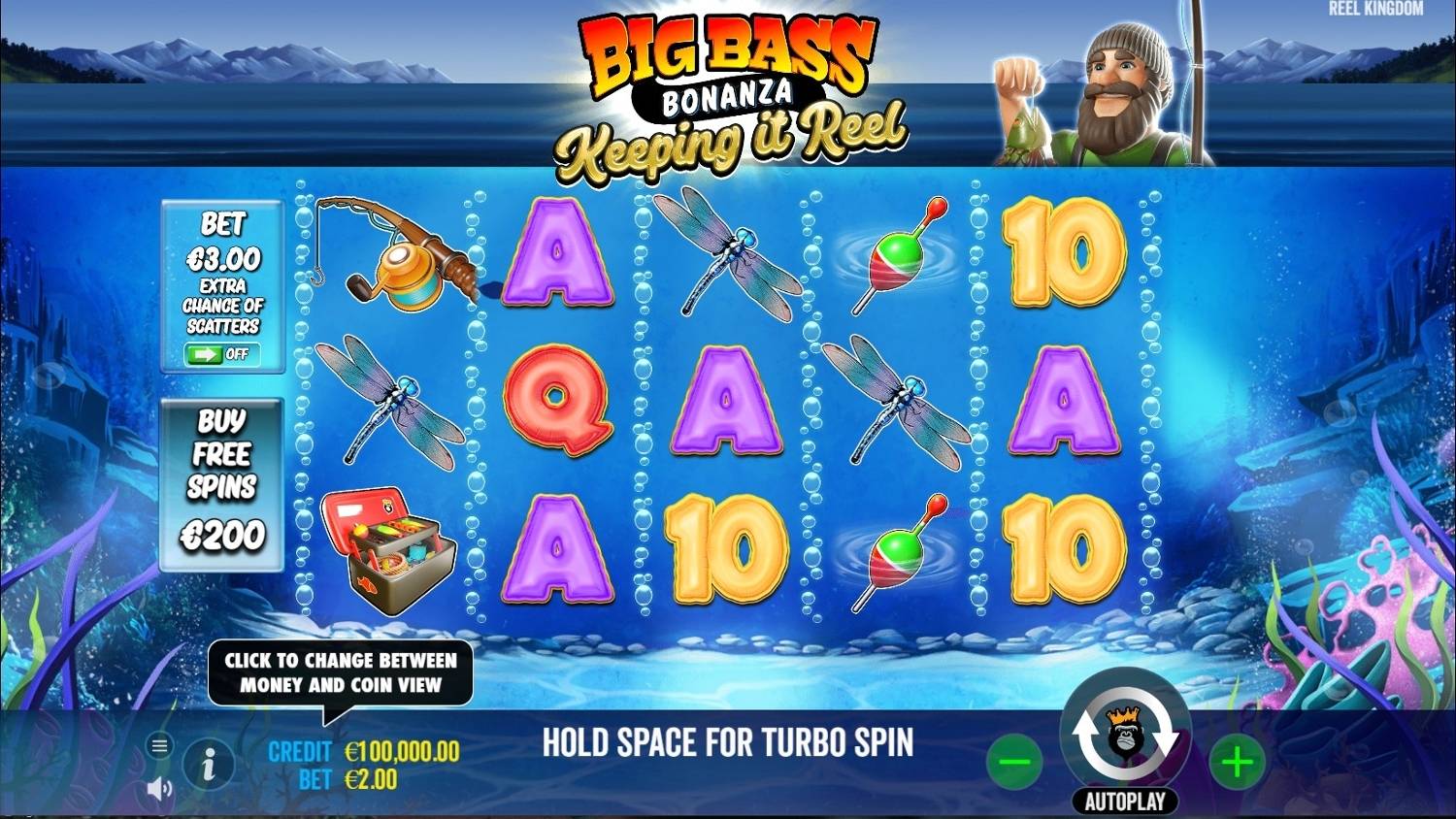Click the tackle box symbol on the reels

[388, 548]
